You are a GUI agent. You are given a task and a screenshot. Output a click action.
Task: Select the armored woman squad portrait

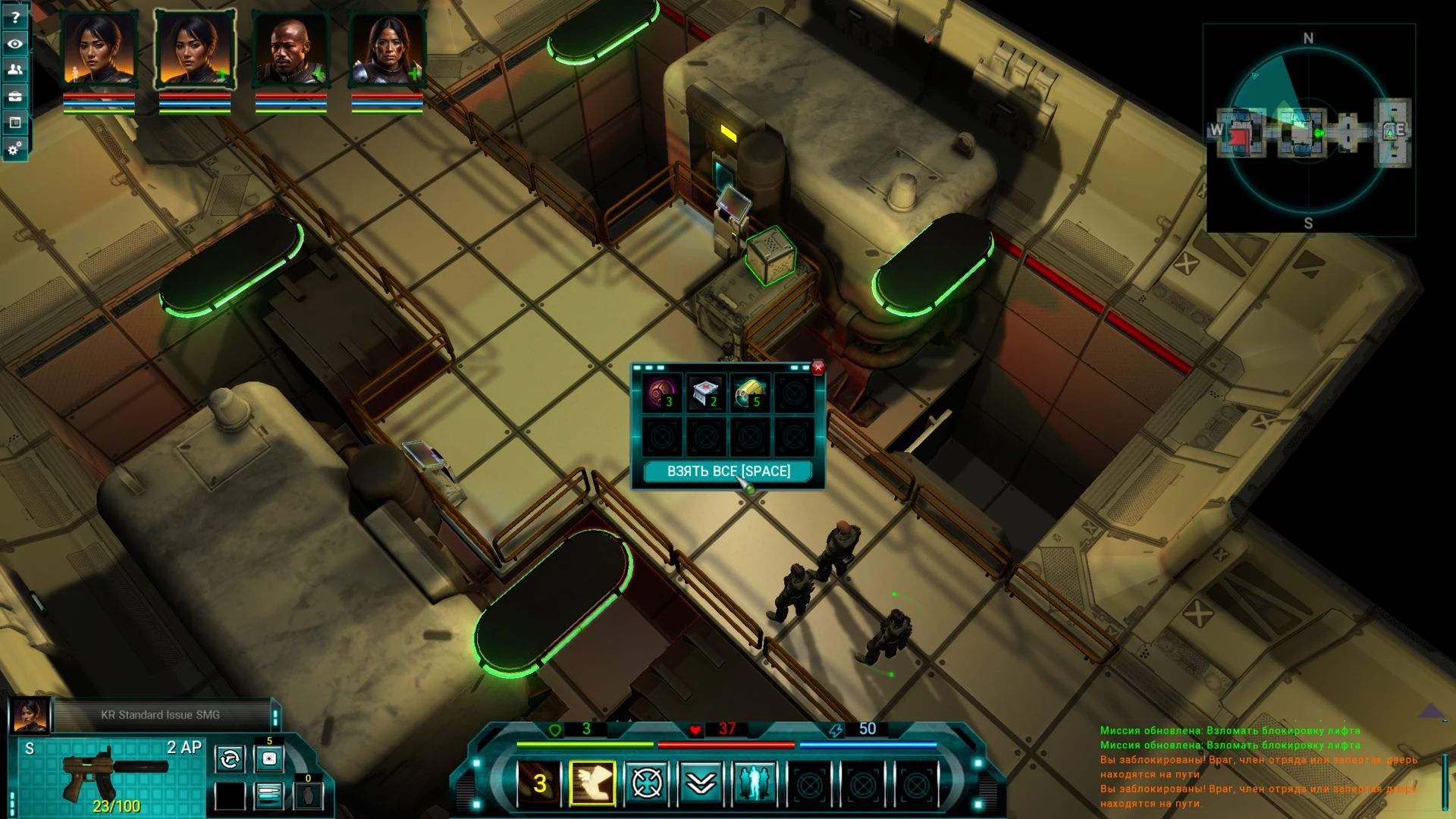click(386, 49)
